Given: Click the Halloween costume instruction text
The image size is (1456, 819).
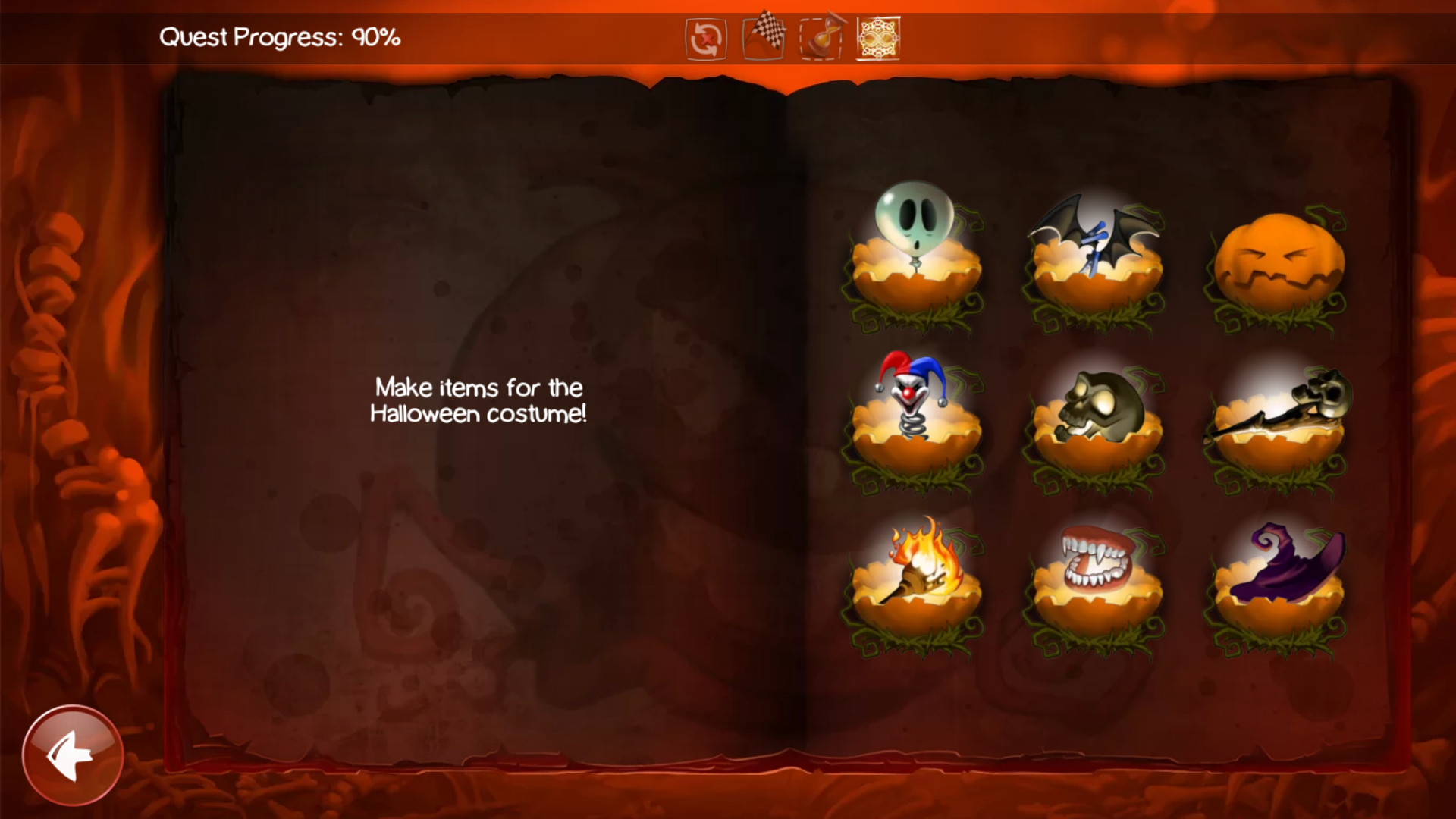Looking at the screenshot, I should coord(477,400).
